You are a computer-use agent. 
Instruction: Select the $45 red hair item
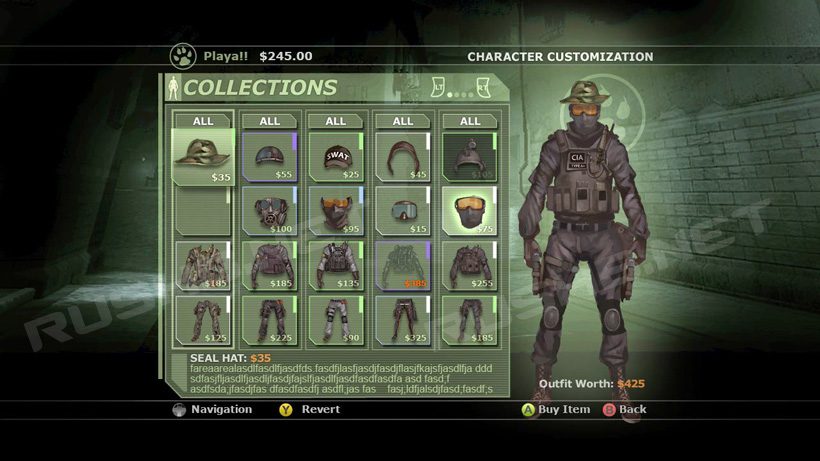coord(402,157)
